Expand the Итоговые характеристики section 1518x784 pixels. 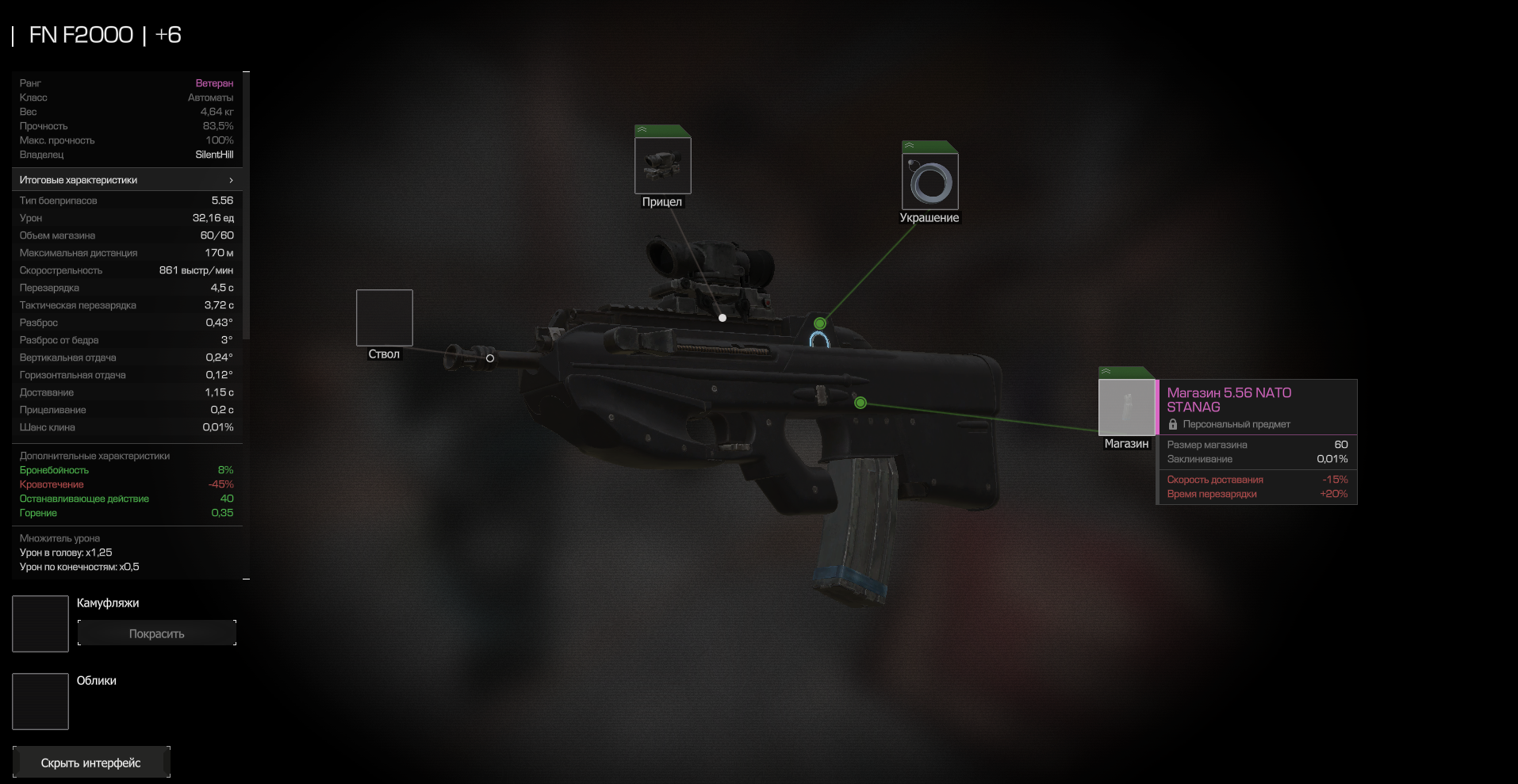(x=127, y=180)
